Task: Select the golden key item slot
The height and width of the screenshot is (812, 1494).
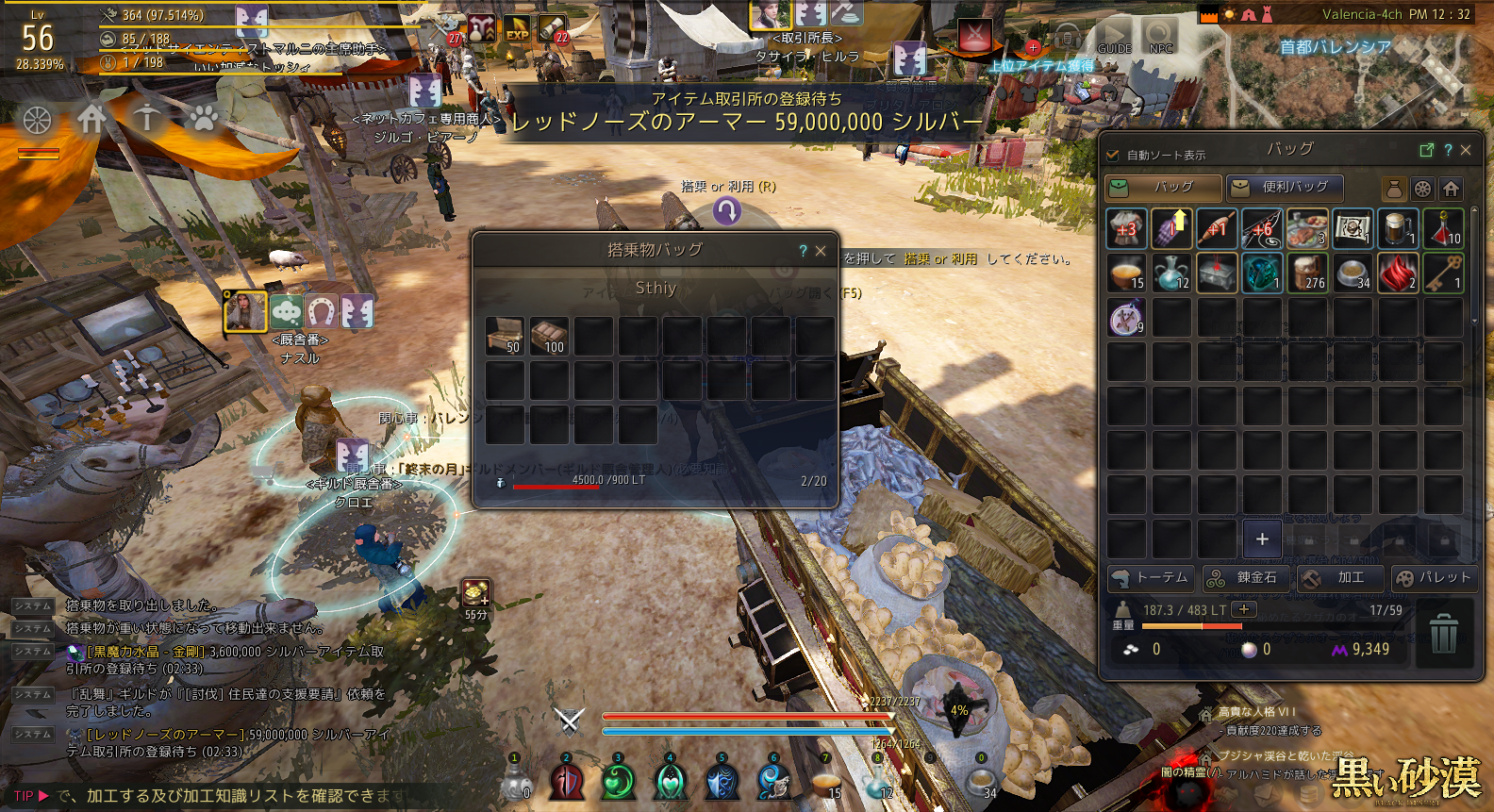Action: click(1443, 273)
